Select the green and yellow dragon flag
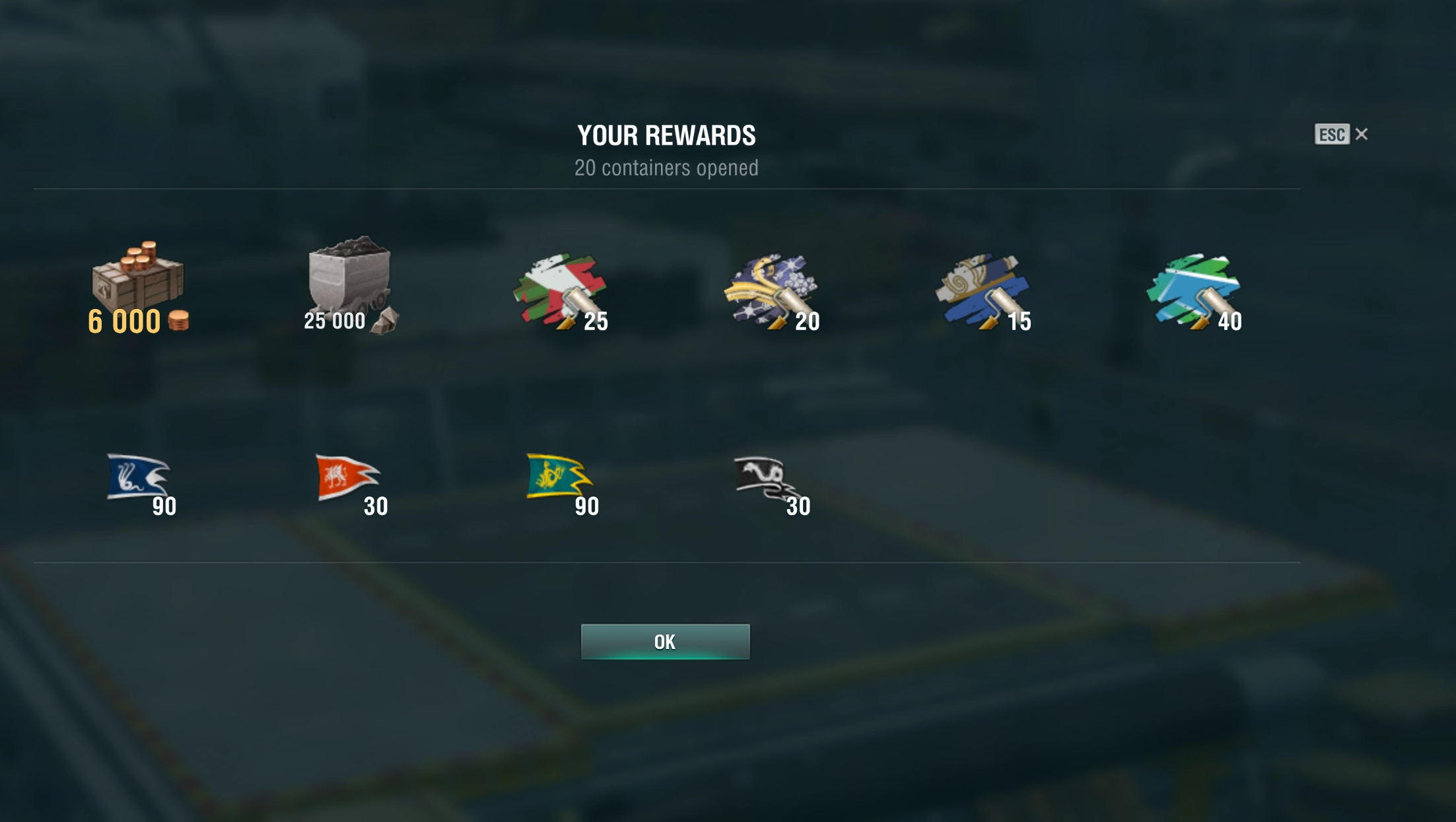 point(559,477)
